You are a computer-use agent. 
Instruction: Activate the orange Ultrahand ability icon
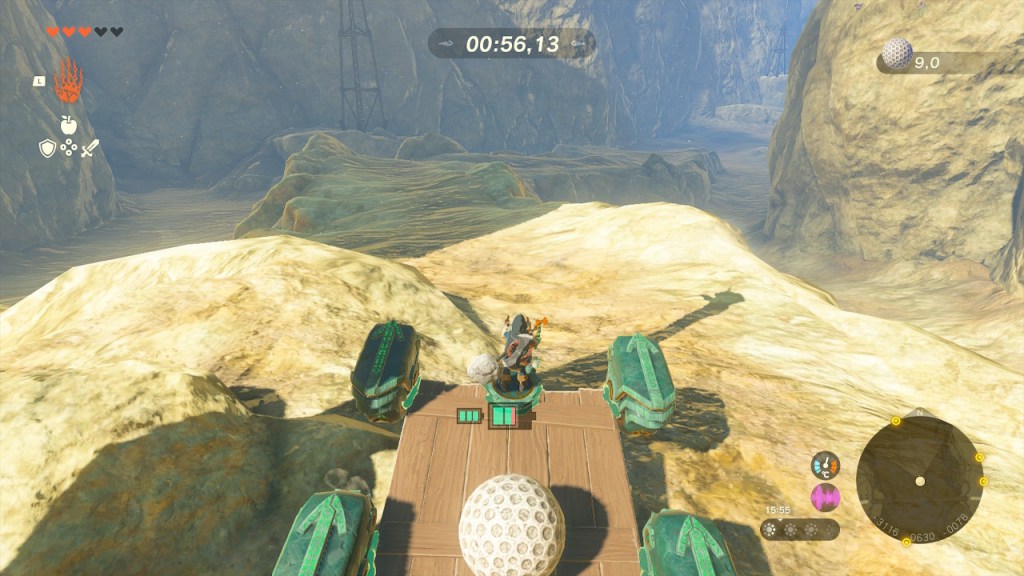pyautogui.click(x=67, y=80)
